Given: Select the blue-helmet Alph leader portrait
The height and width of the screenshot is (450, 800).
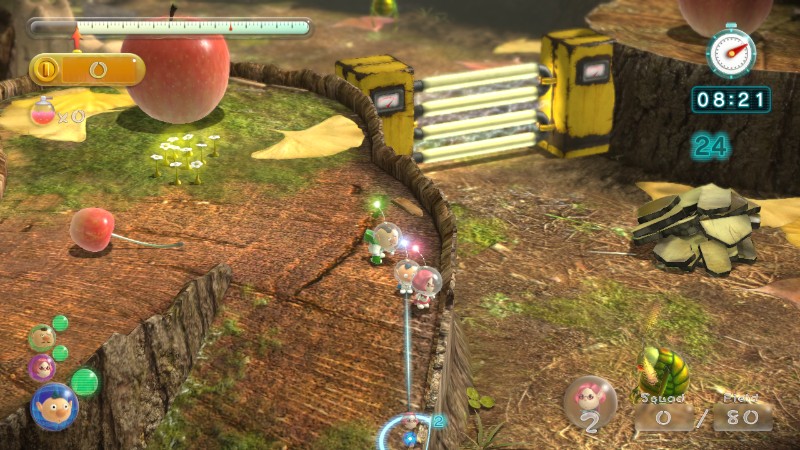Looking at the screenshot, I should coord(54,405).
